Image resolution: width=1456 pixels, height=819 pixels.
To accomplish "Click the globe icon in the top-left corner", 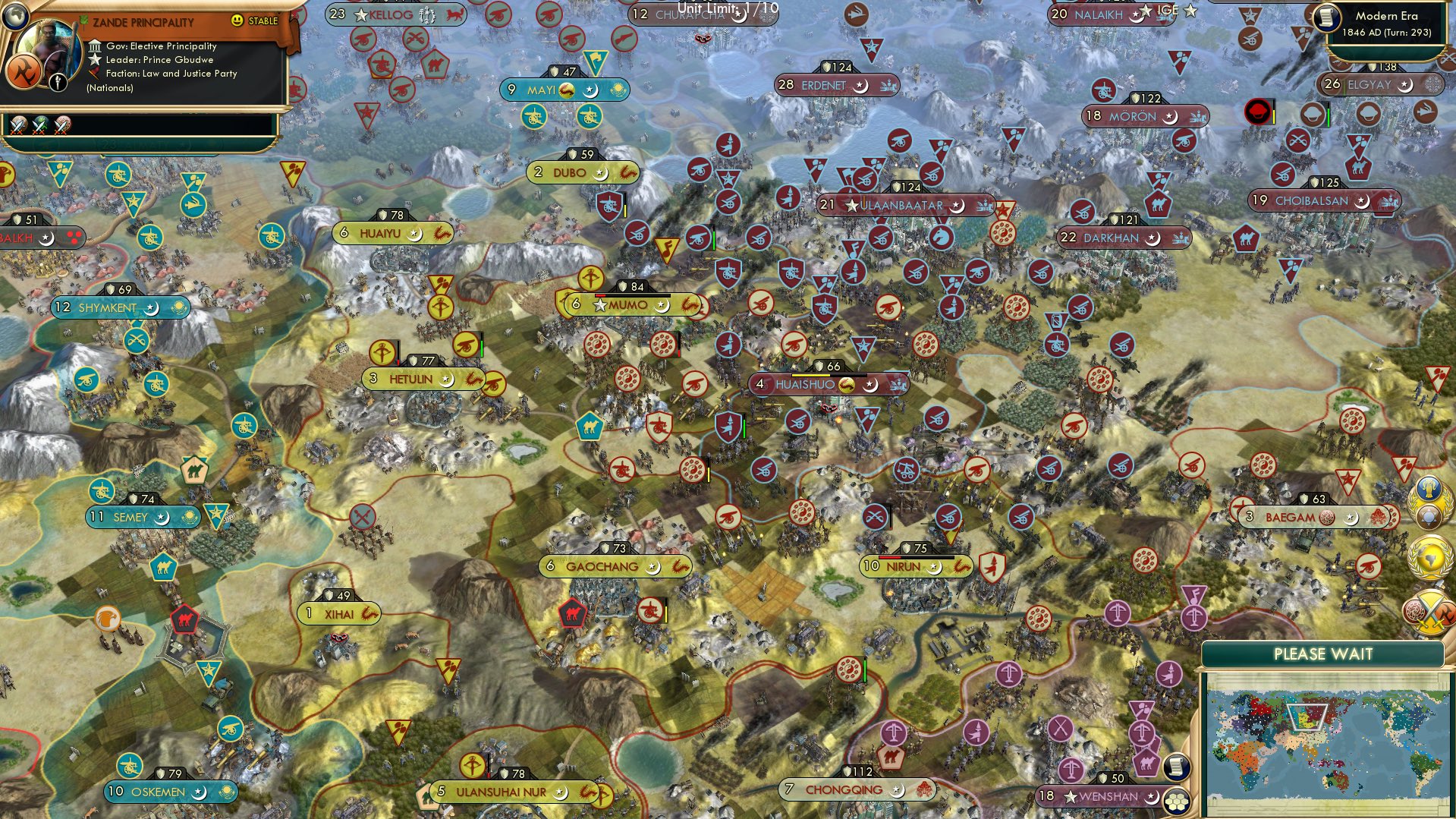I will pos(16,16).
